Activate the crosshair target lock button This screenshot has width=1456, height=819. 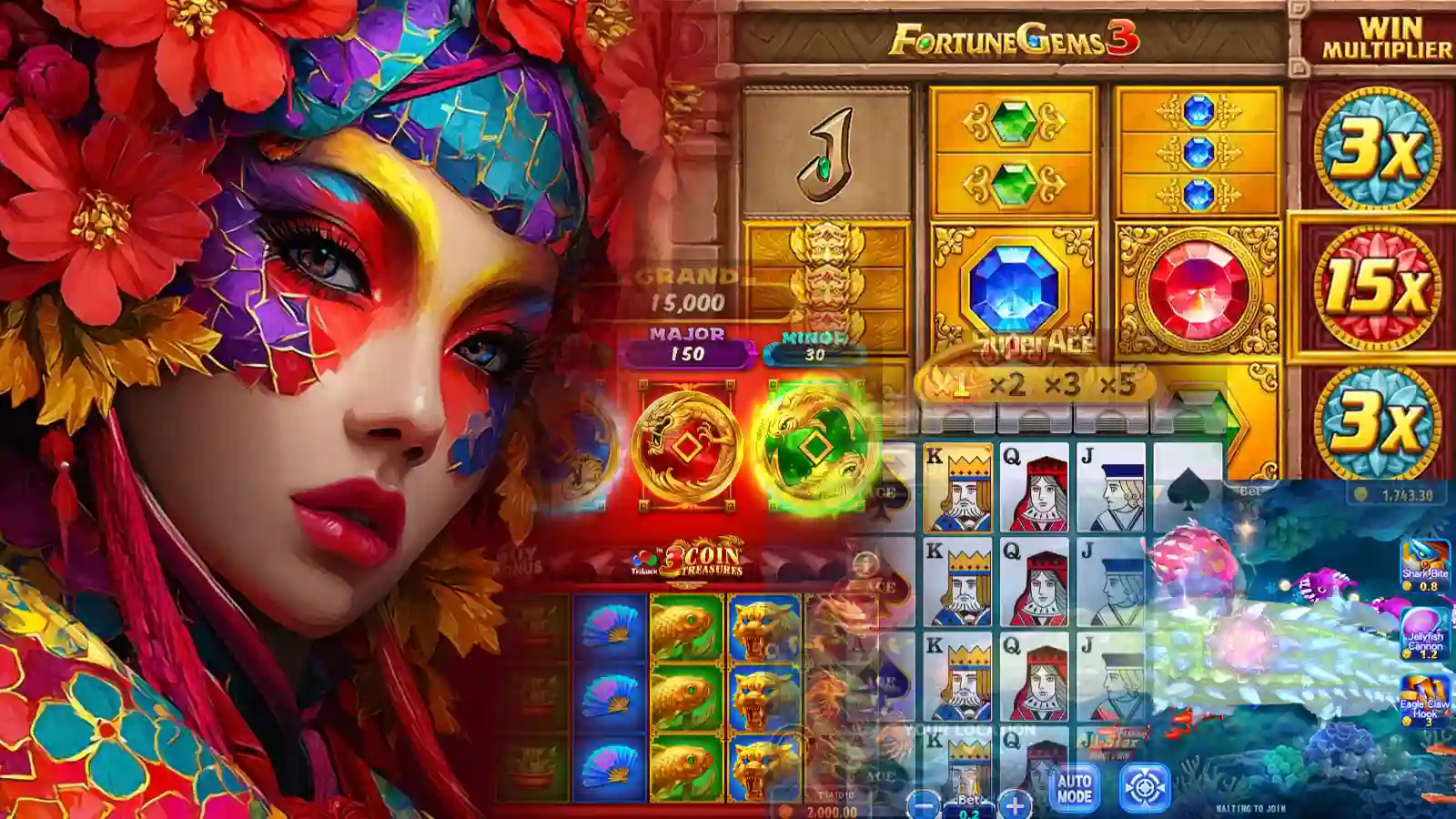pyautogui.click(x=1144, y=788)
